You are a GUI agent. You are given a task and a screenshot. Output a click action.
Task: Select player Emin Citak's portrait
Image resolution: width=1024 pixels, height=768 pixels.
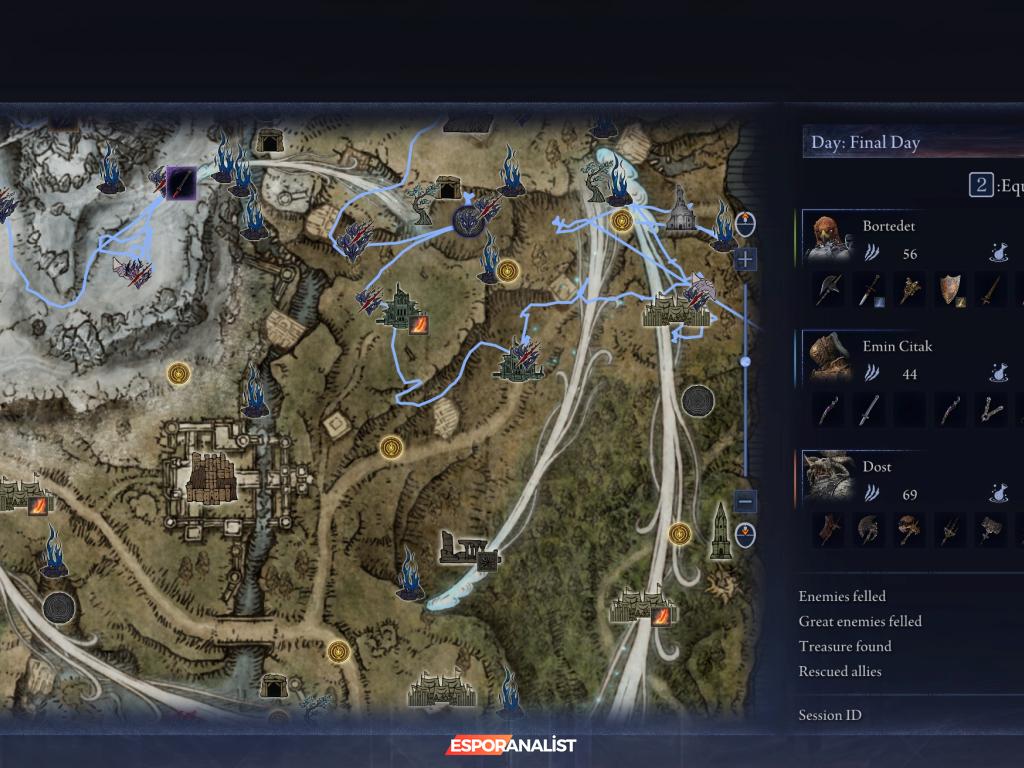(x=828, y=358)
